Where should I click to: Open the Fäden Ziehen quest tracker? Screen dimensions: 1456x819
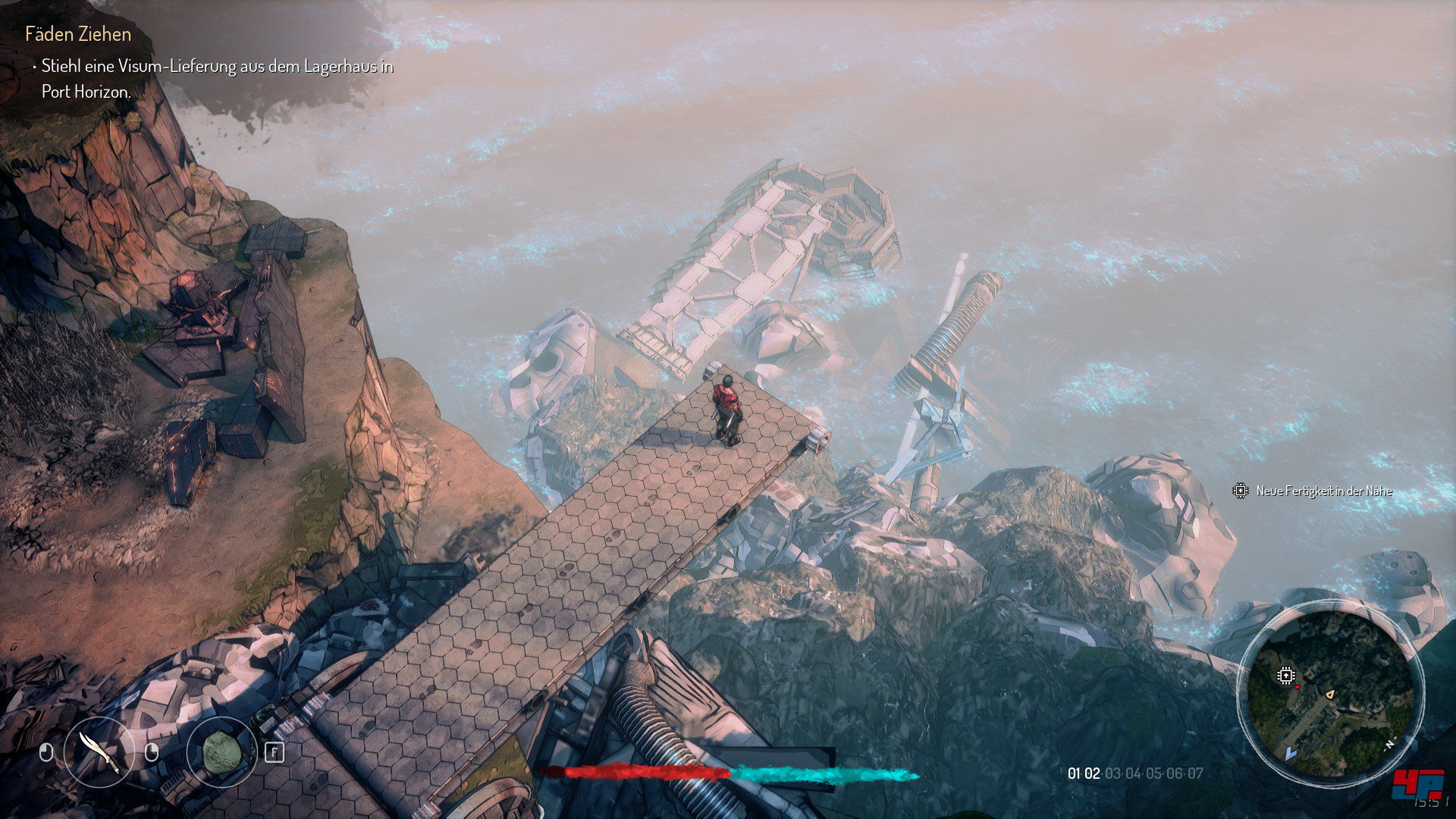coord(78,34)
